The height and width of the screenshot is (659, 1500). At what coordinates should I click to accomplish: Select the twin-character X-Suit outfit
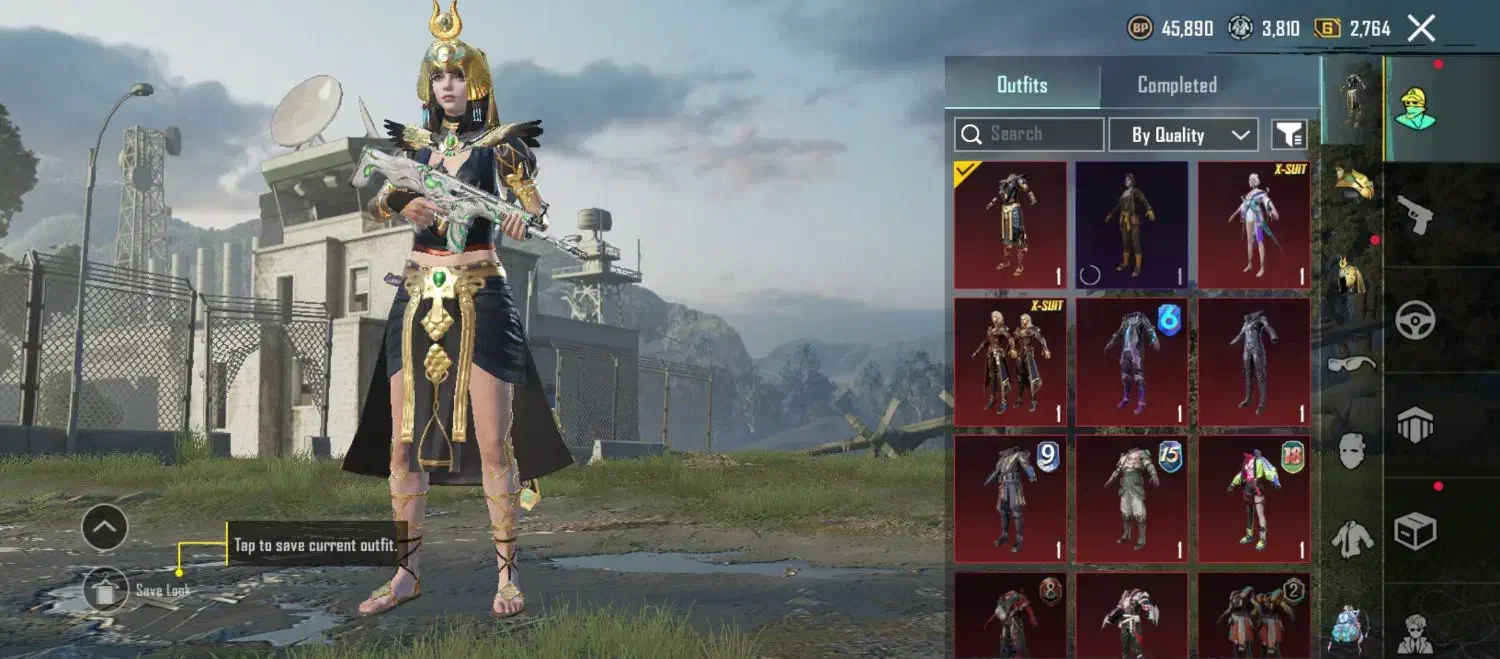(x=1010, y=361)
